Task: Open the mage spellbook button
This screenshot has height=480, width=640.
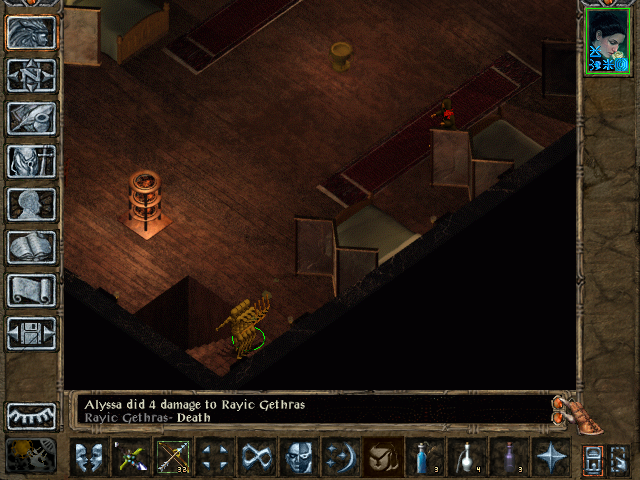Action: click(x=31, y=247)
